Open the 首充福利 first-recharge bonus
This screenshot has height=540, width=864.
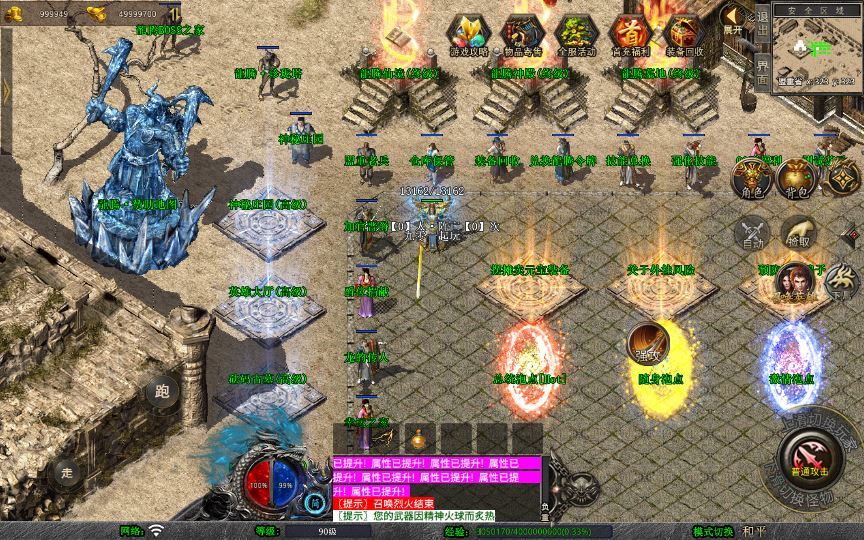(x=631, y=35)
